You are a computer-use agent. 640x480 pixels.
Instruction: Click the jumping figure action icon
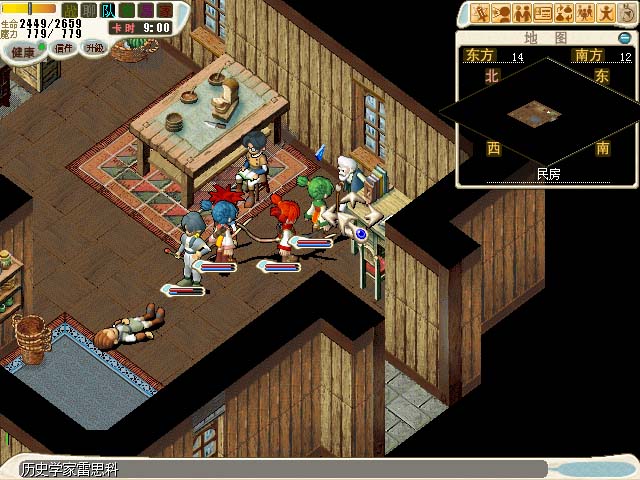pos(606,14)
